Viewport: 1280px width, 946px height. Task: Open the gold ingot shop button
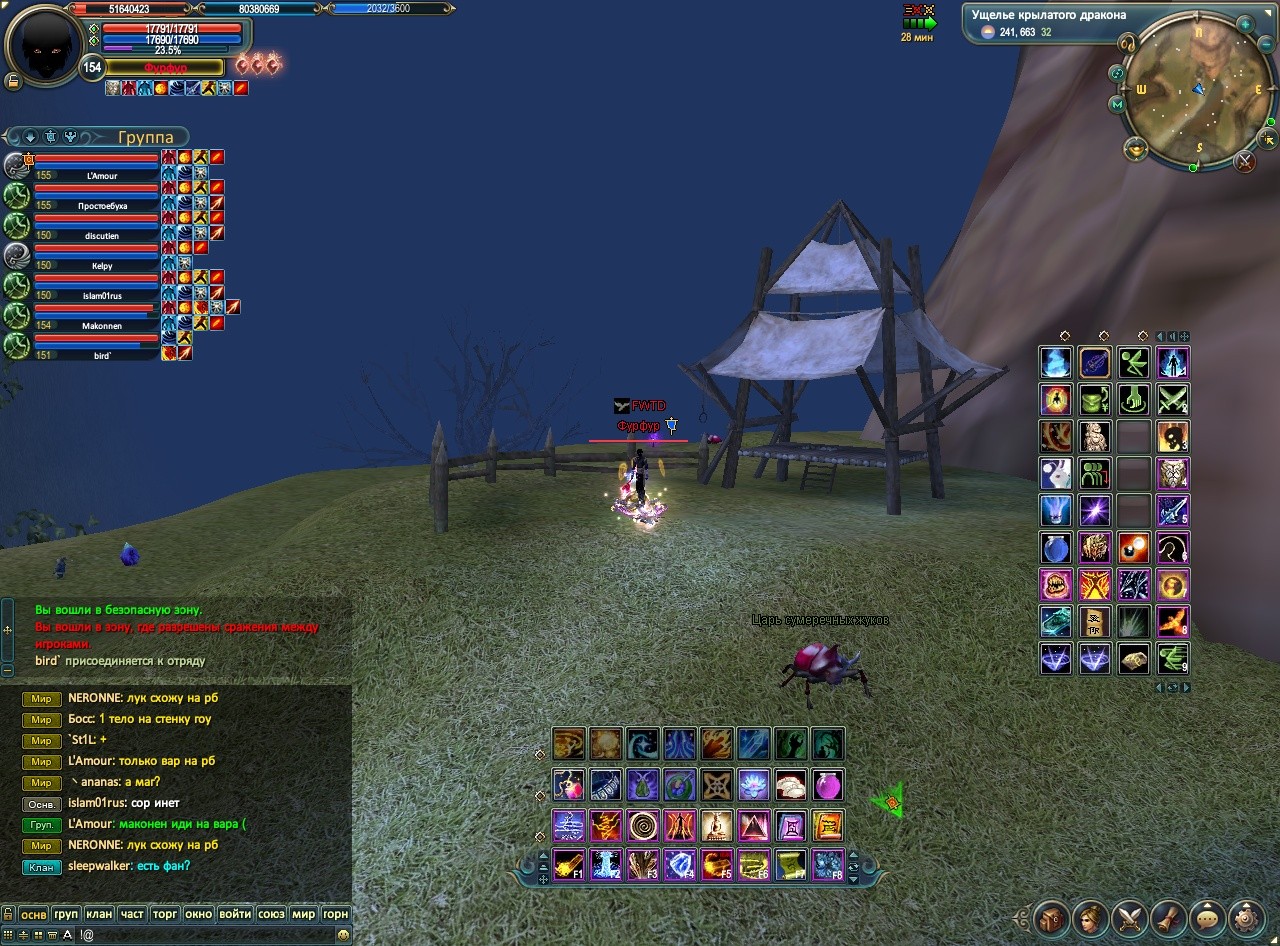(x=1136, y=150)
